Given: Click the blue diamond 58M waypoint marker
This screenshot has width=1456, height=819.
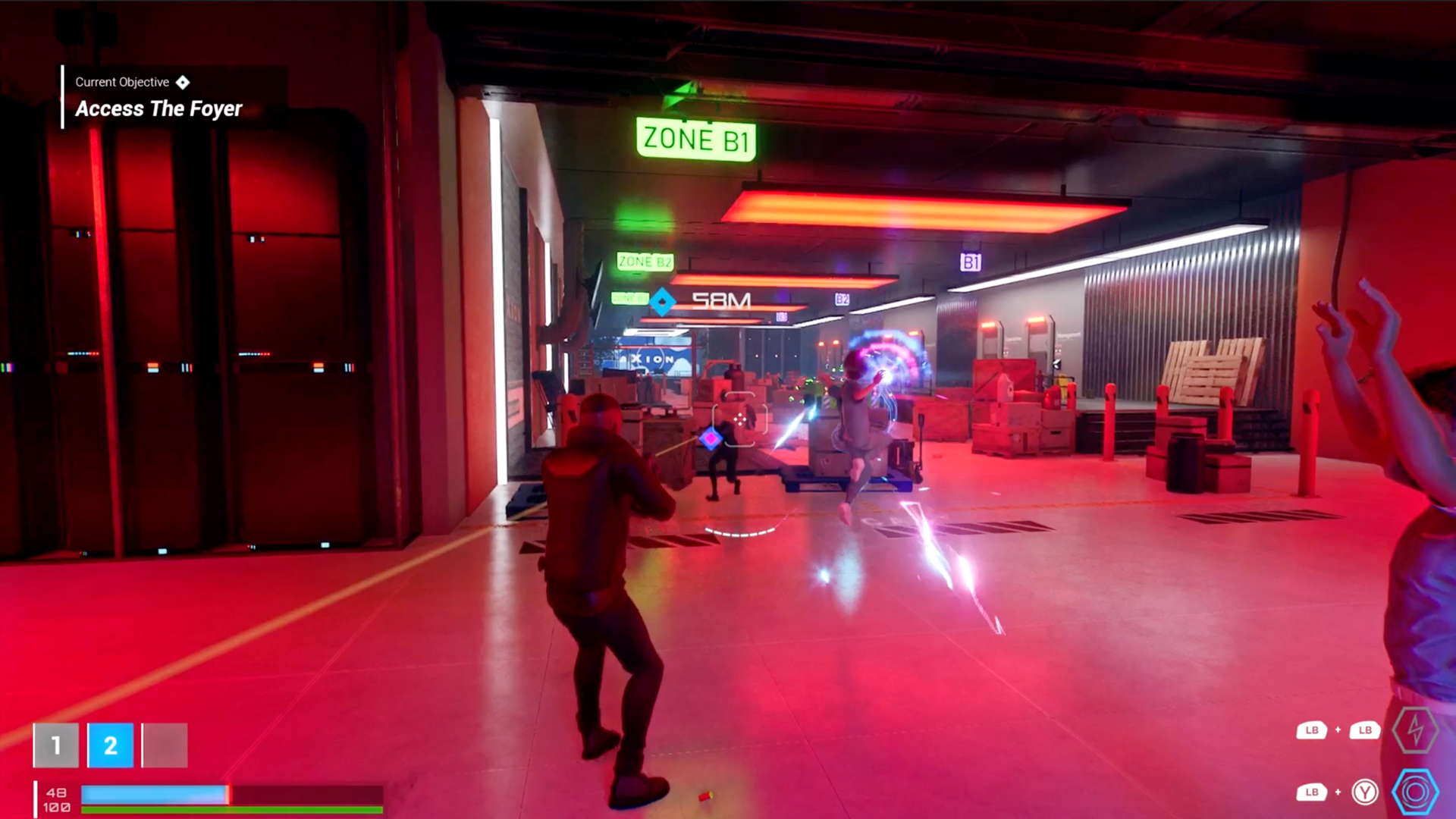Looking at the screenshot, I should point(663,302).
